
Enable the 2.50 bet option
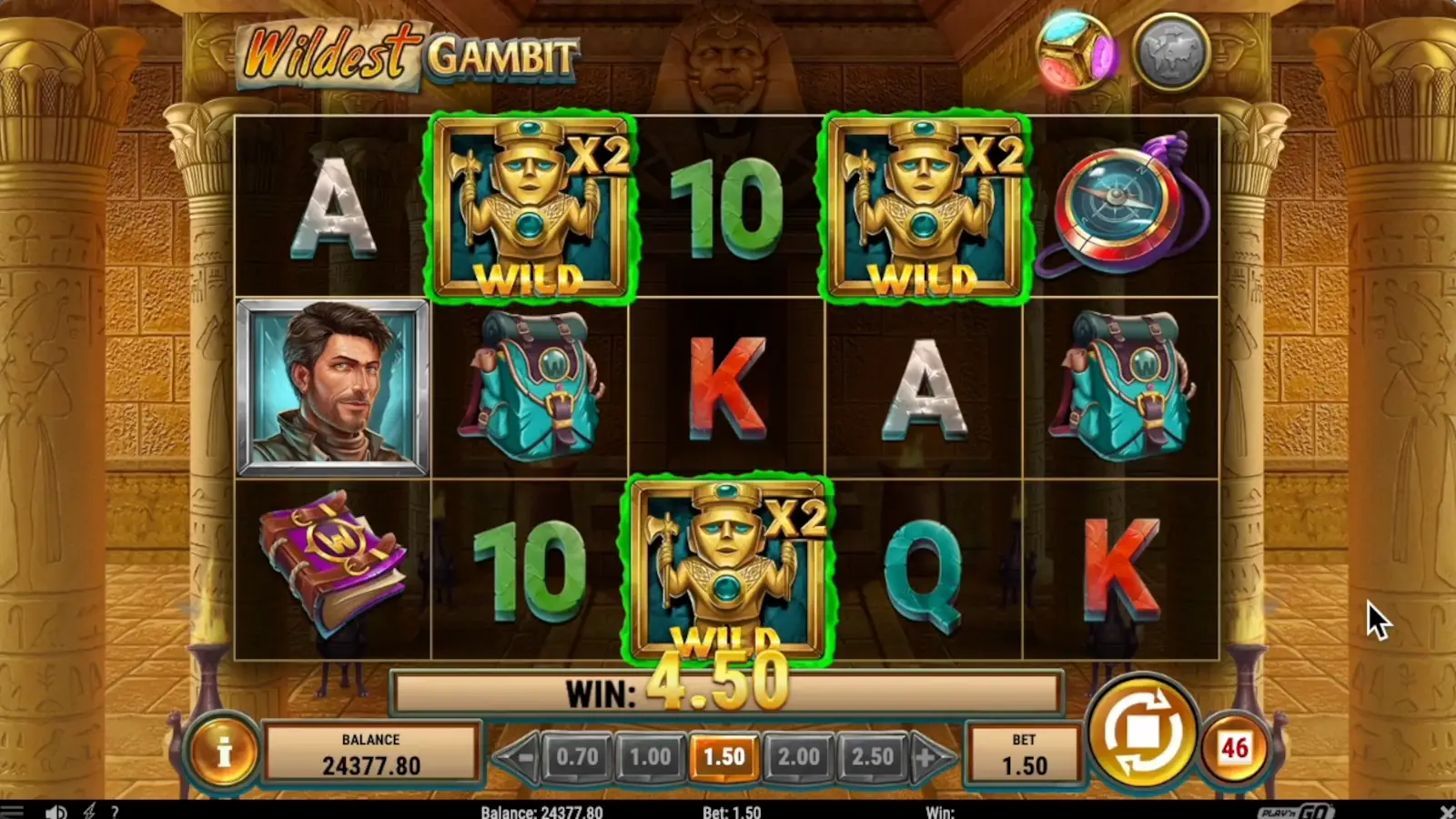[872, 755]
